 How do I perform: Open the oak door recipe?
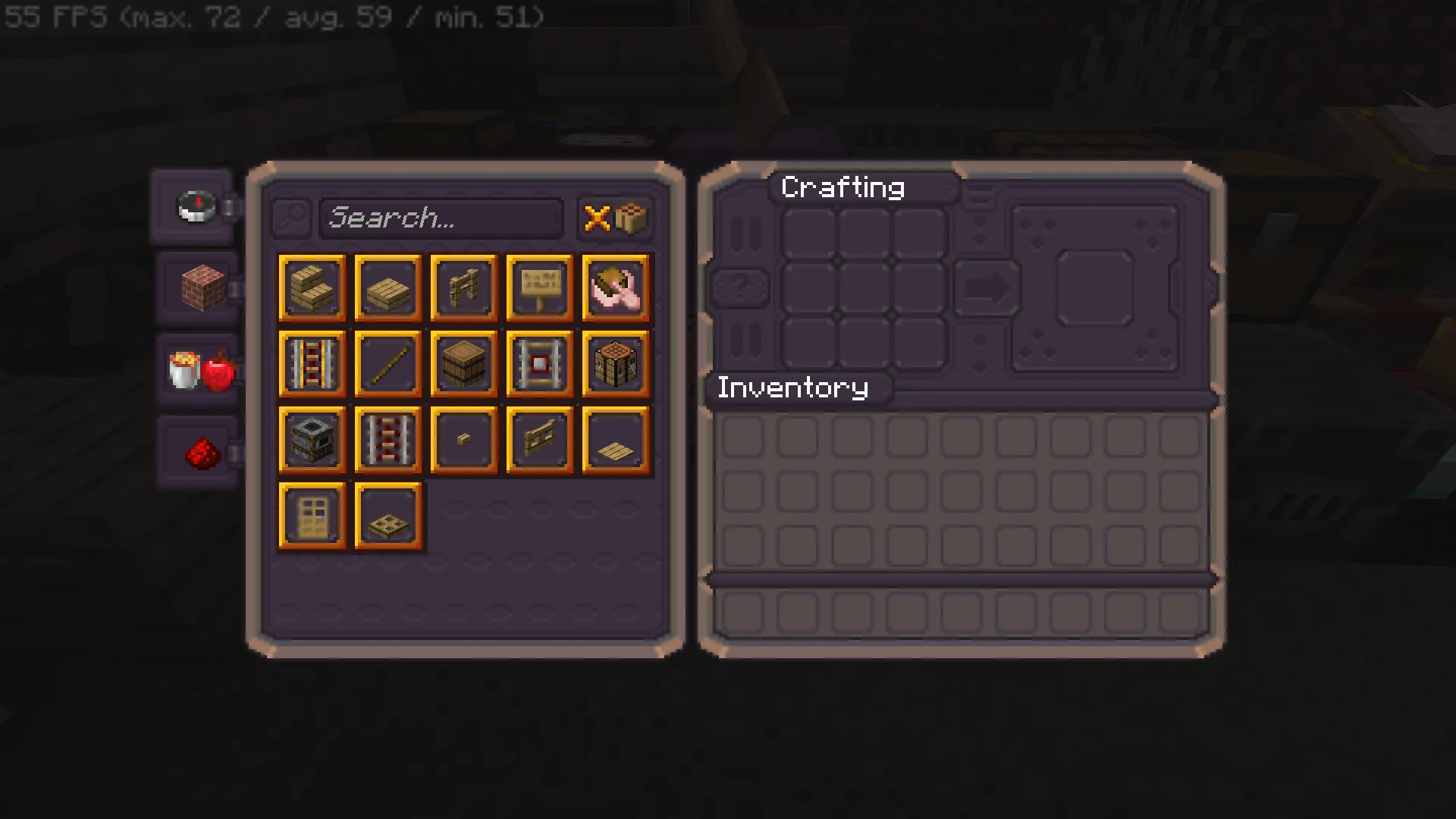click(312, 516)
